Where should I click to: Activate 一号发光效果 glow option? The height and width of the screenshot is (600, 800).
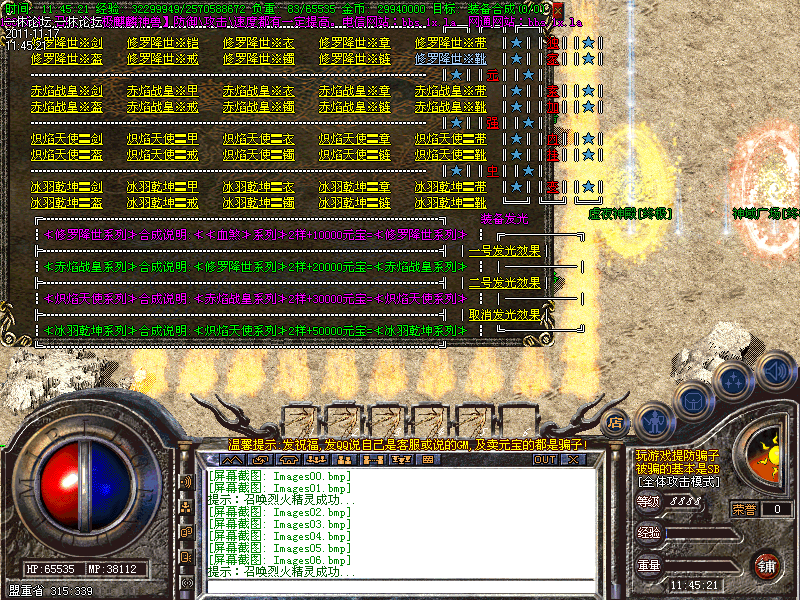click(x=505, y=251)
